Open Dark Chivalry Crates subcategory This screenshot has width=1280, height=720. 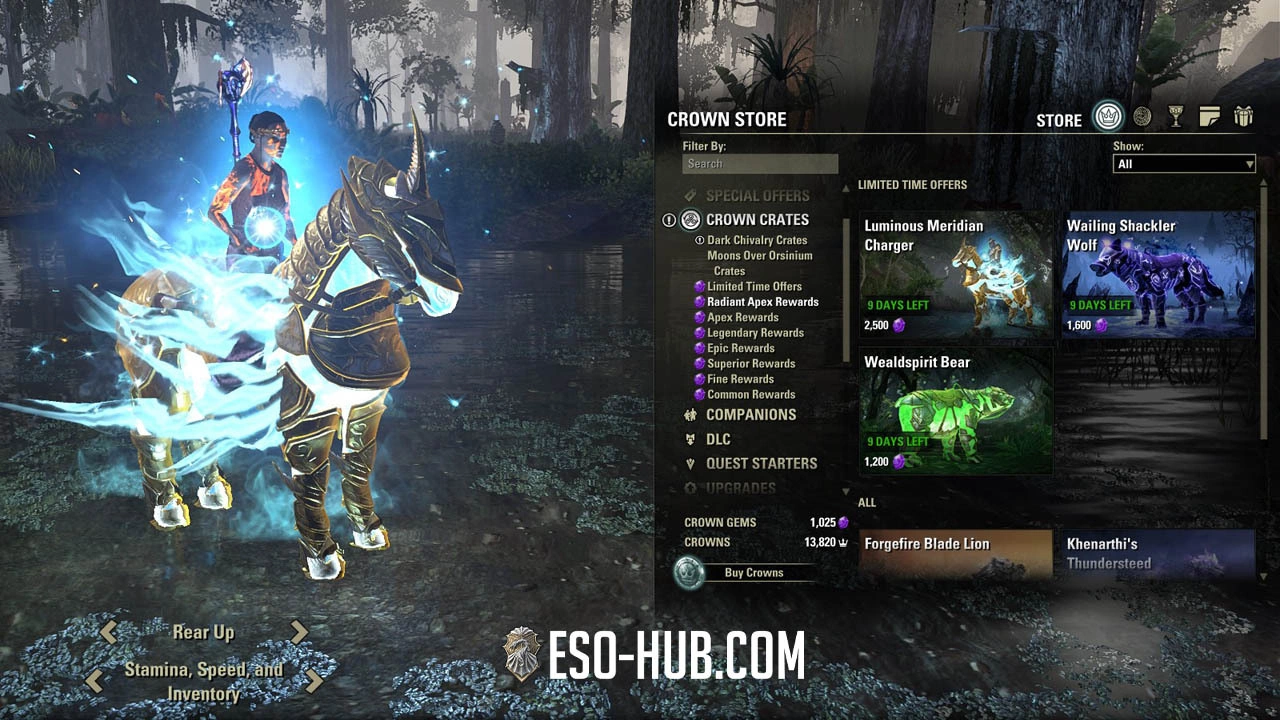(757, 240)
